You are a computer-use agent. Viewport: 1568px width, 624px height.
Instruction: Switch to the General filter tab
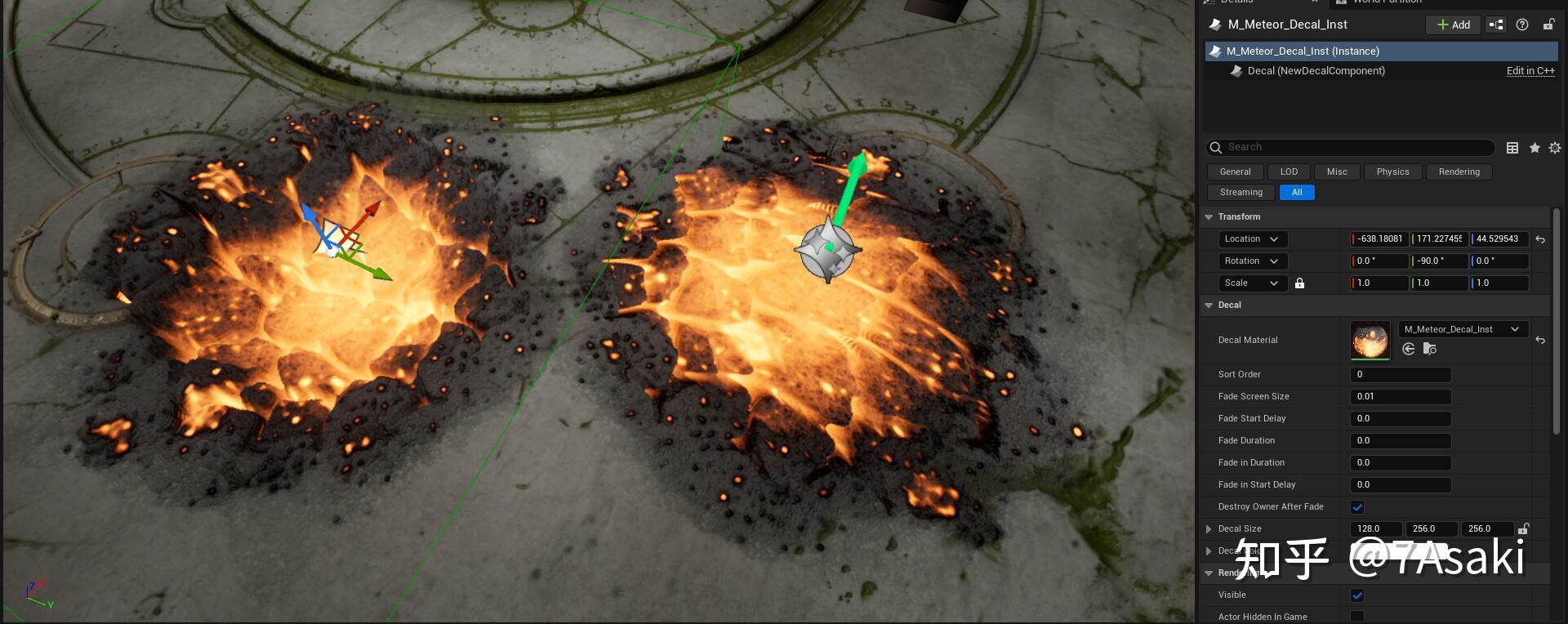click(1235, 172)
